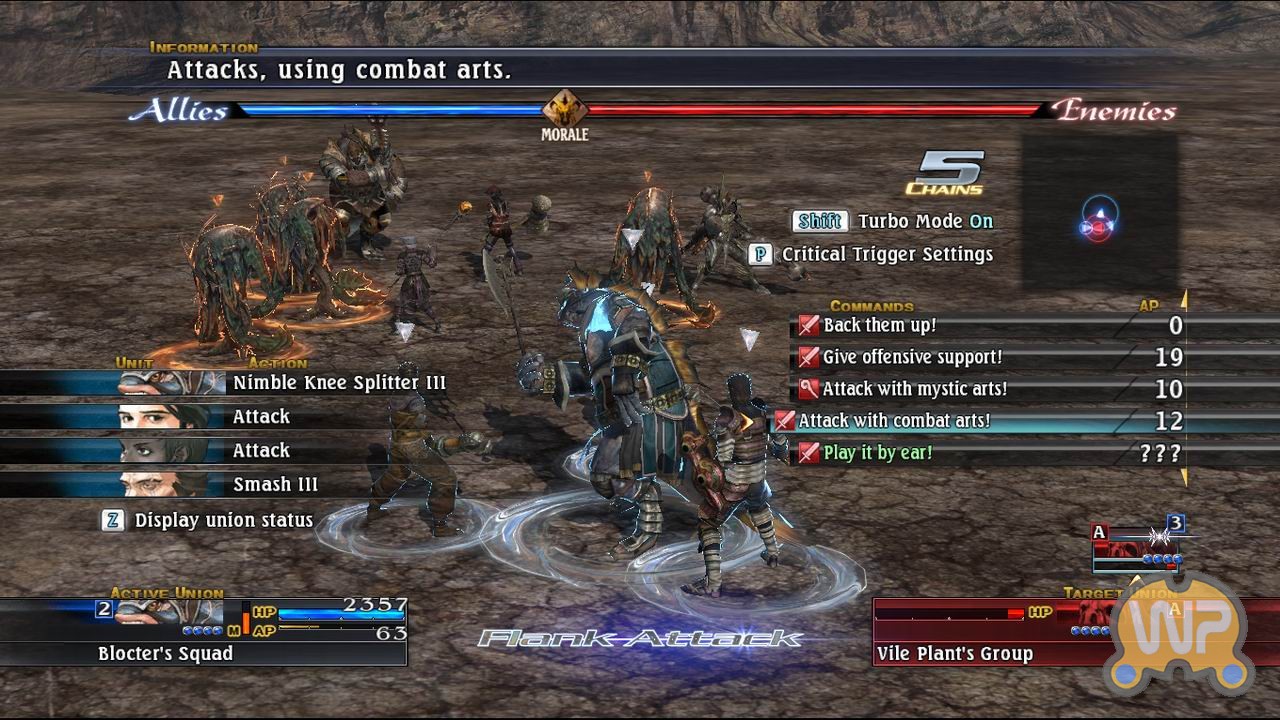Choose "Attack with combat arts!" command

point(894,421)
